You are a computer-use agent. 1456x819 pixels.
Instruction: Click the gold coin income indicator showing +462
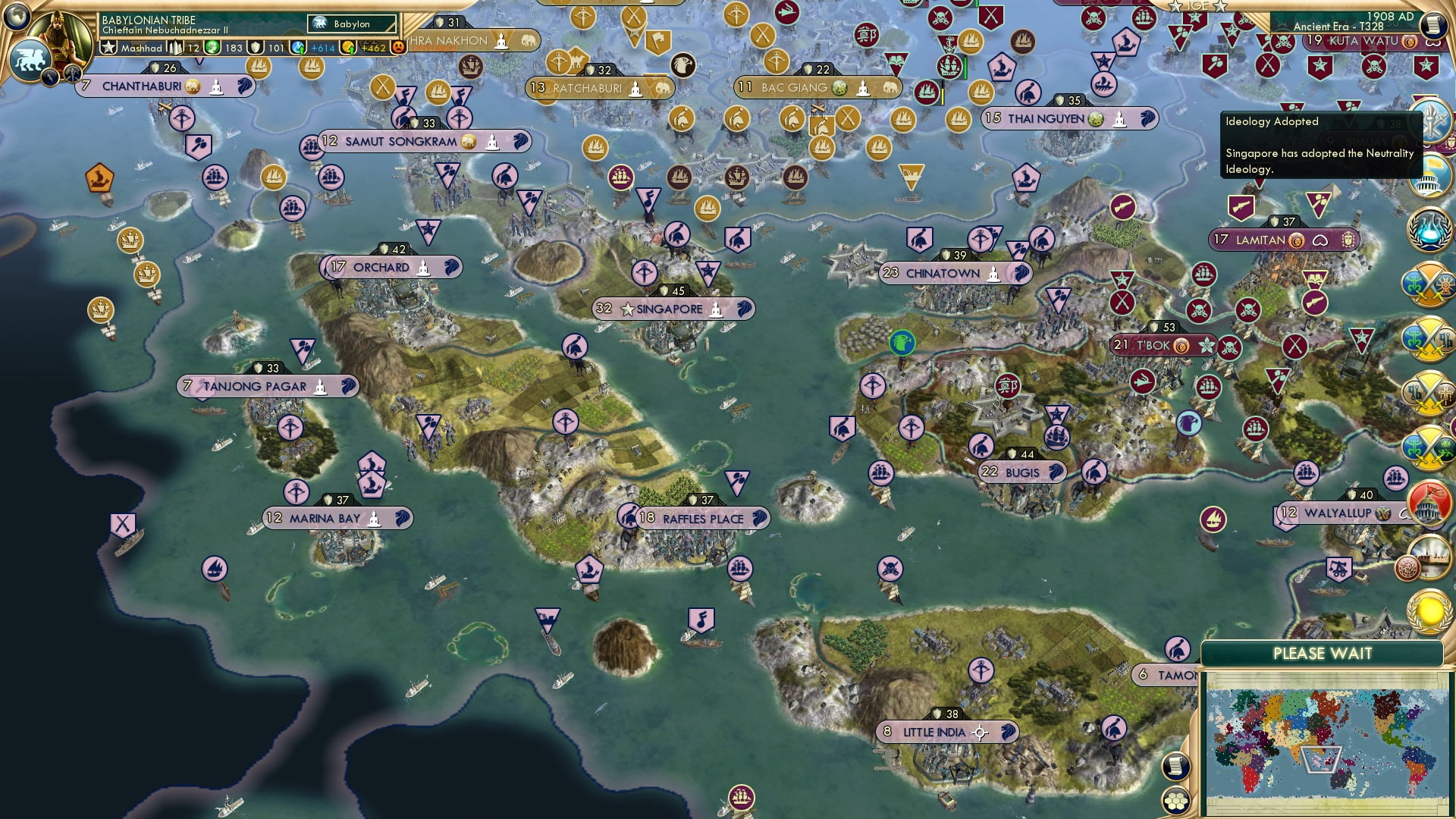(347, 47)
